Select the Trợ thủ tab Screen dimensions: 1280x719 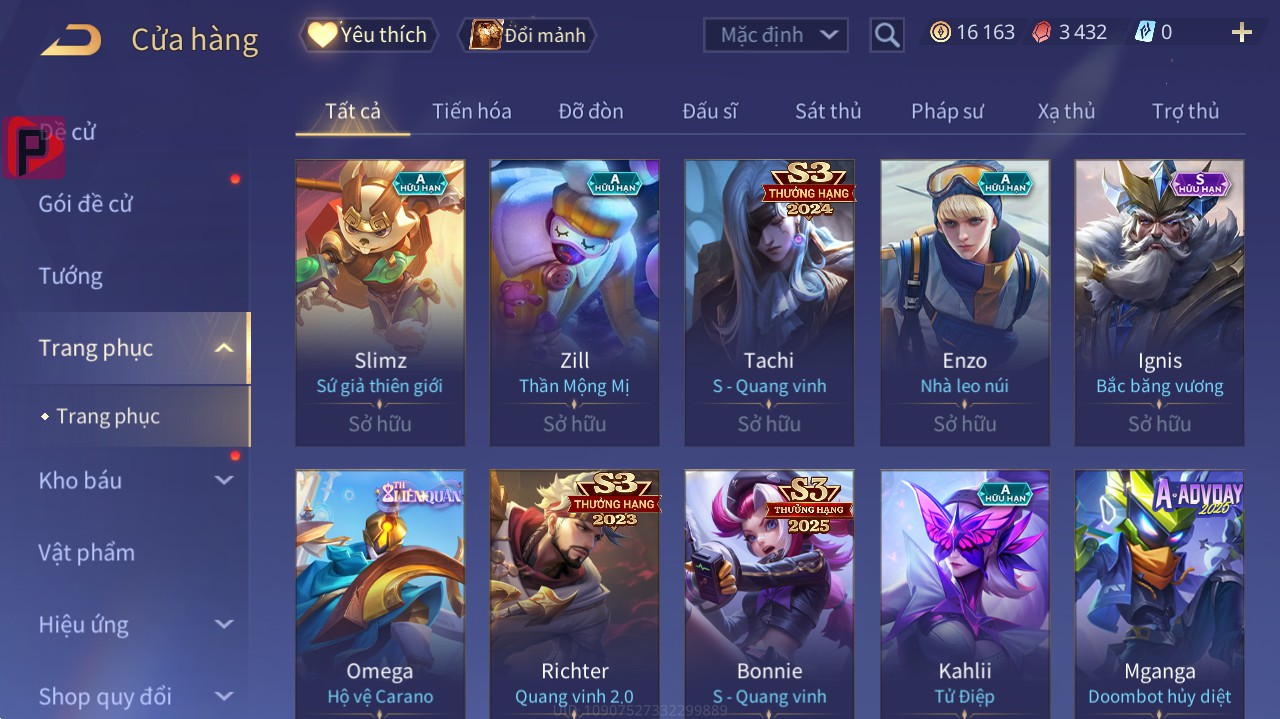(1185, 111)
